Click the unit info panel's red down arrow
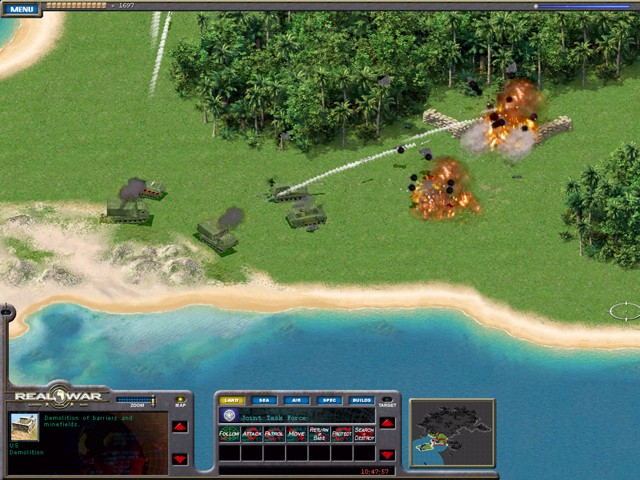 point(180,459)
